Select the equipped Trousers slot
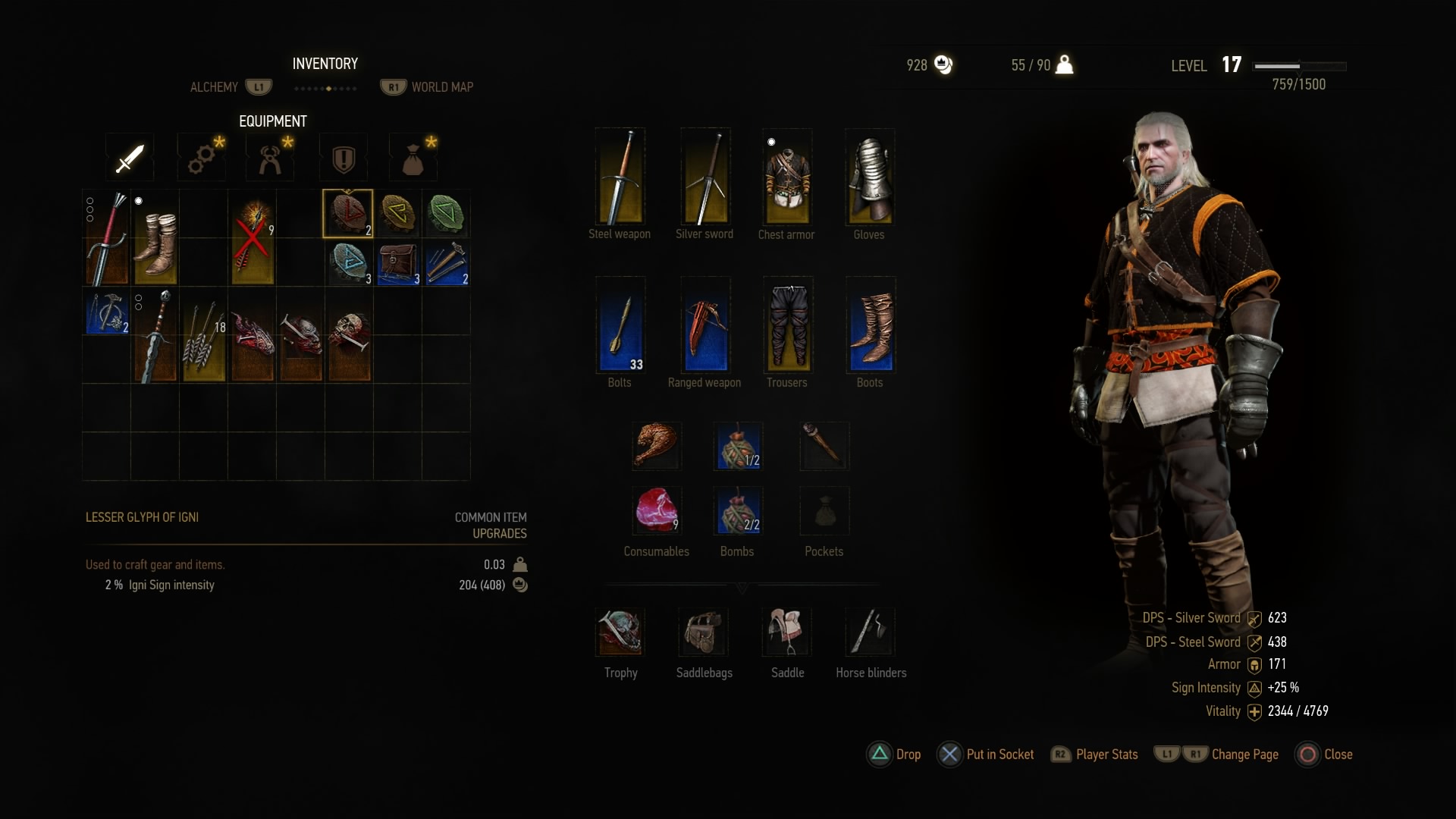The width and height of the screenshot is (1456, 819). [x=787, y=325]
